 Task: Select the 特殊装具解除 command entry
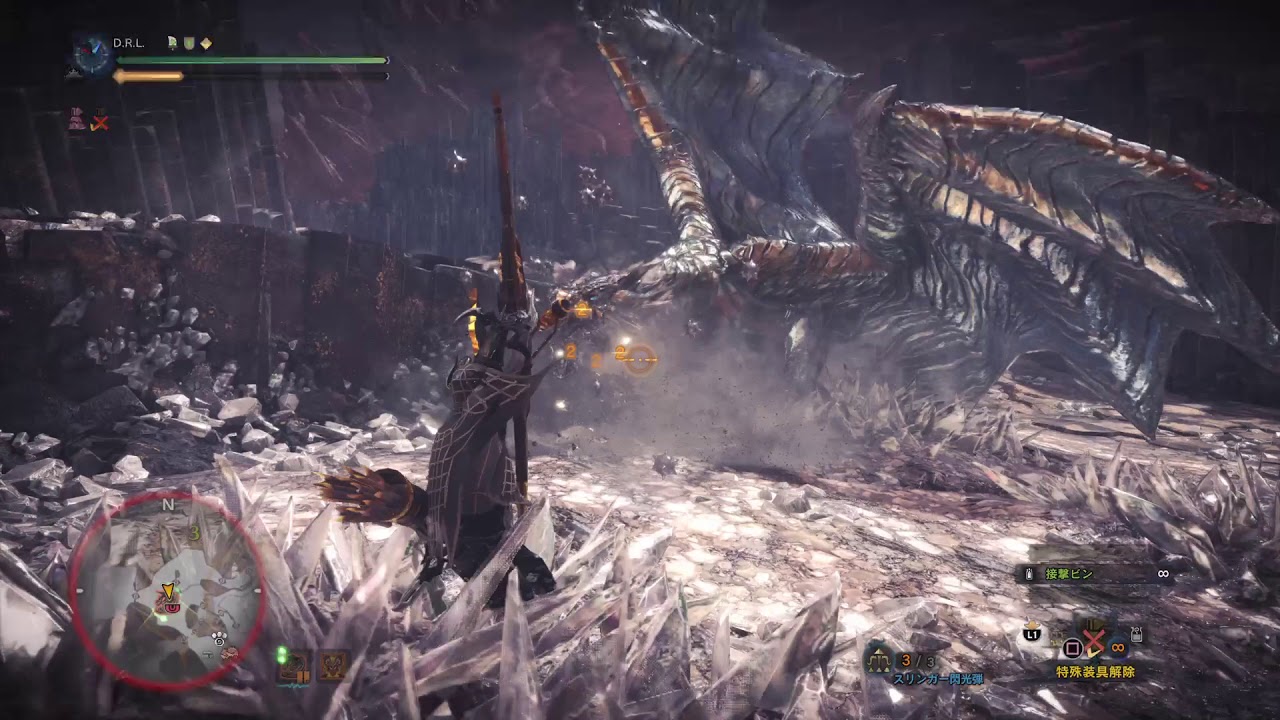pos(1096,672)
